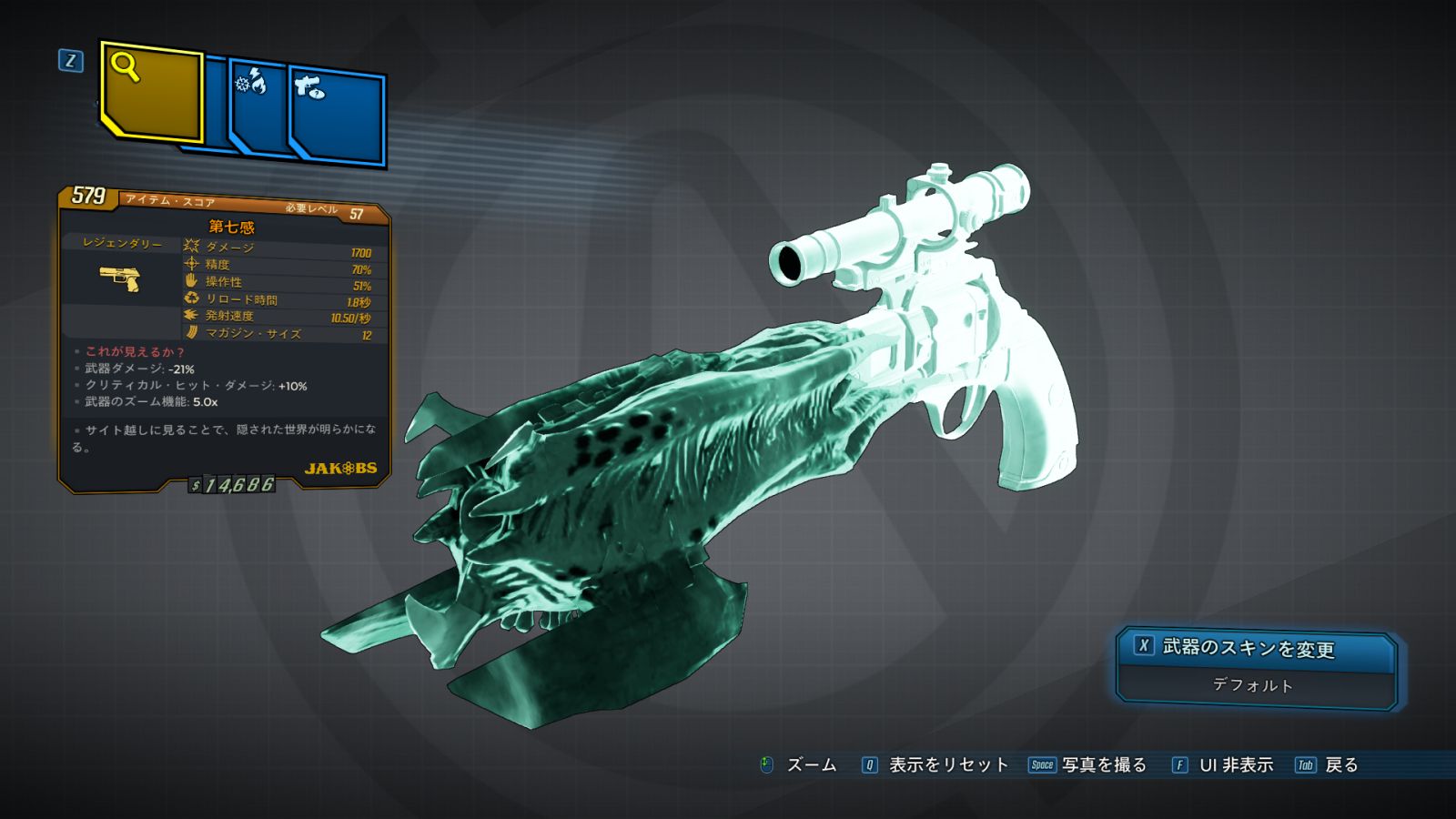
Task: Choose 写真を撮る to take a photo
Action: [1103, 765]
